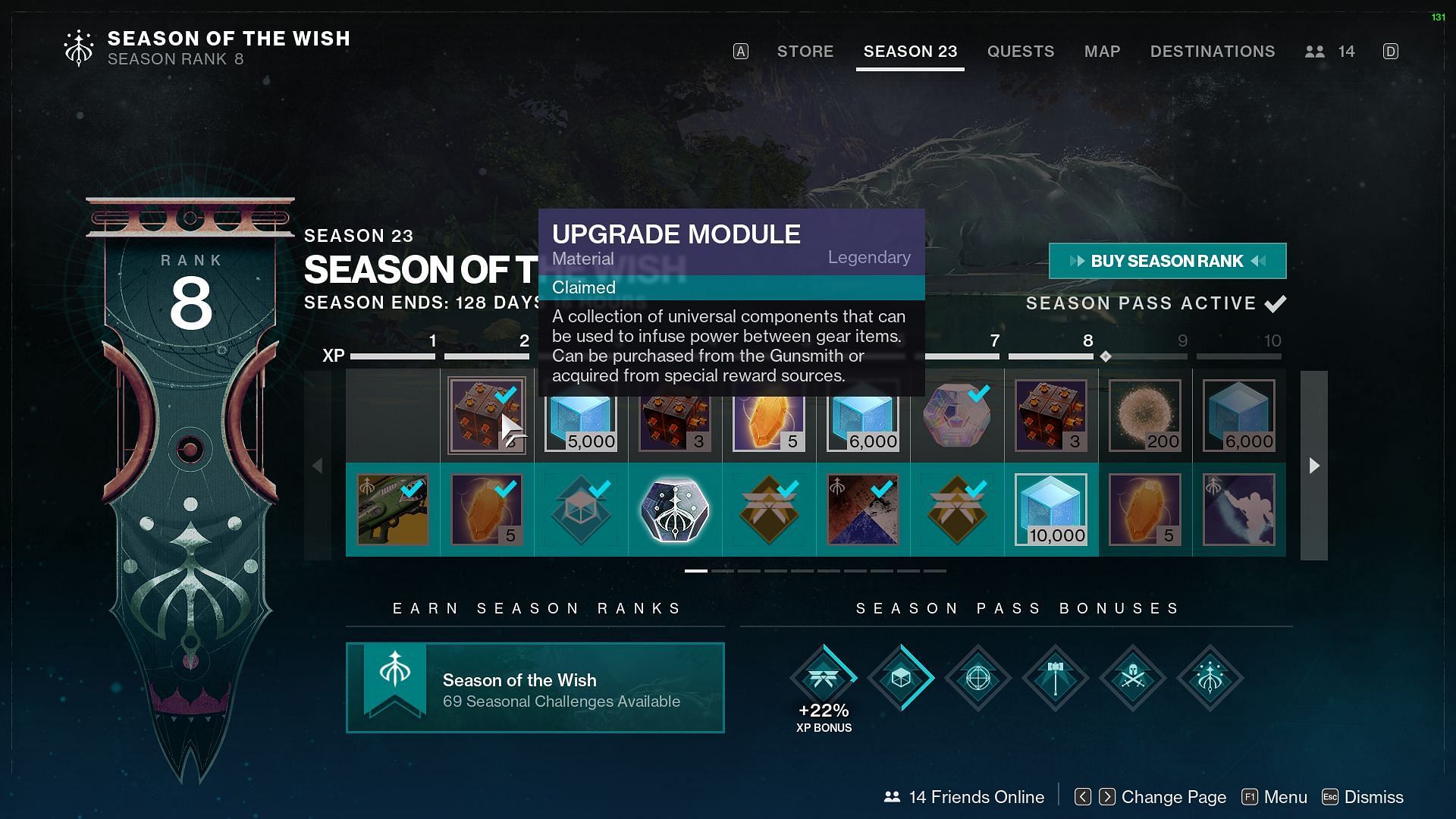Switch to the Quests tab
The image size is (1456, 819).
coord(1020,52)
